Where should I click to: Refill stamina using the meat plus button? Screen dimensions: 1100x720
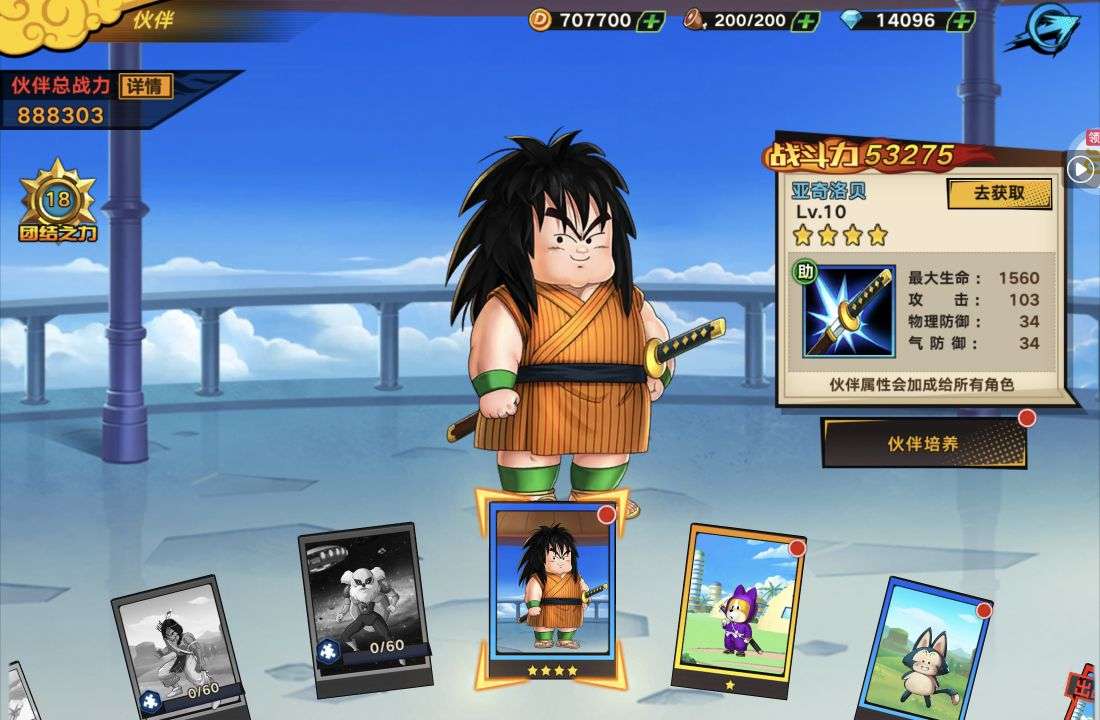[x=805, y=20]
